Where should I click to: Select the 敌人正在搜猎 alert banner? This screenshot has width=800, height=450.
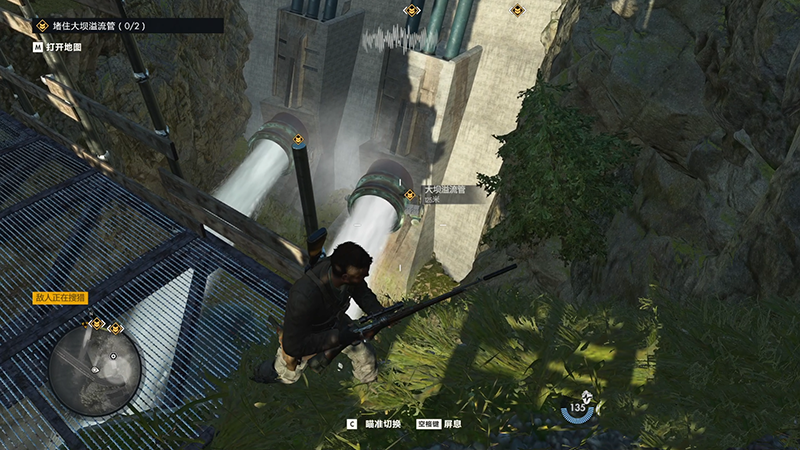click(61, 298)
